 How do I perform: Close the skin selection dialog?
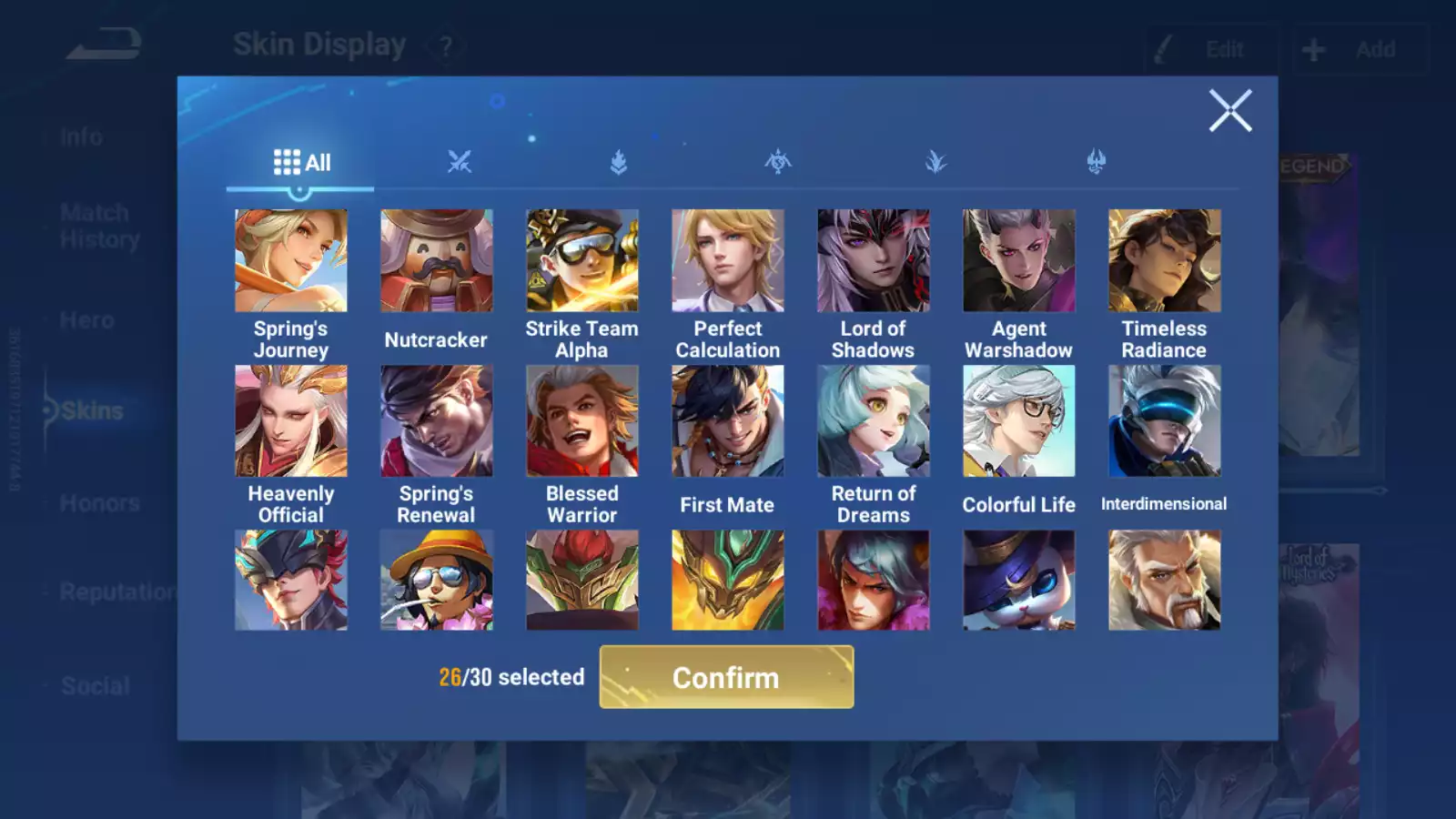tap(1230, 111)
